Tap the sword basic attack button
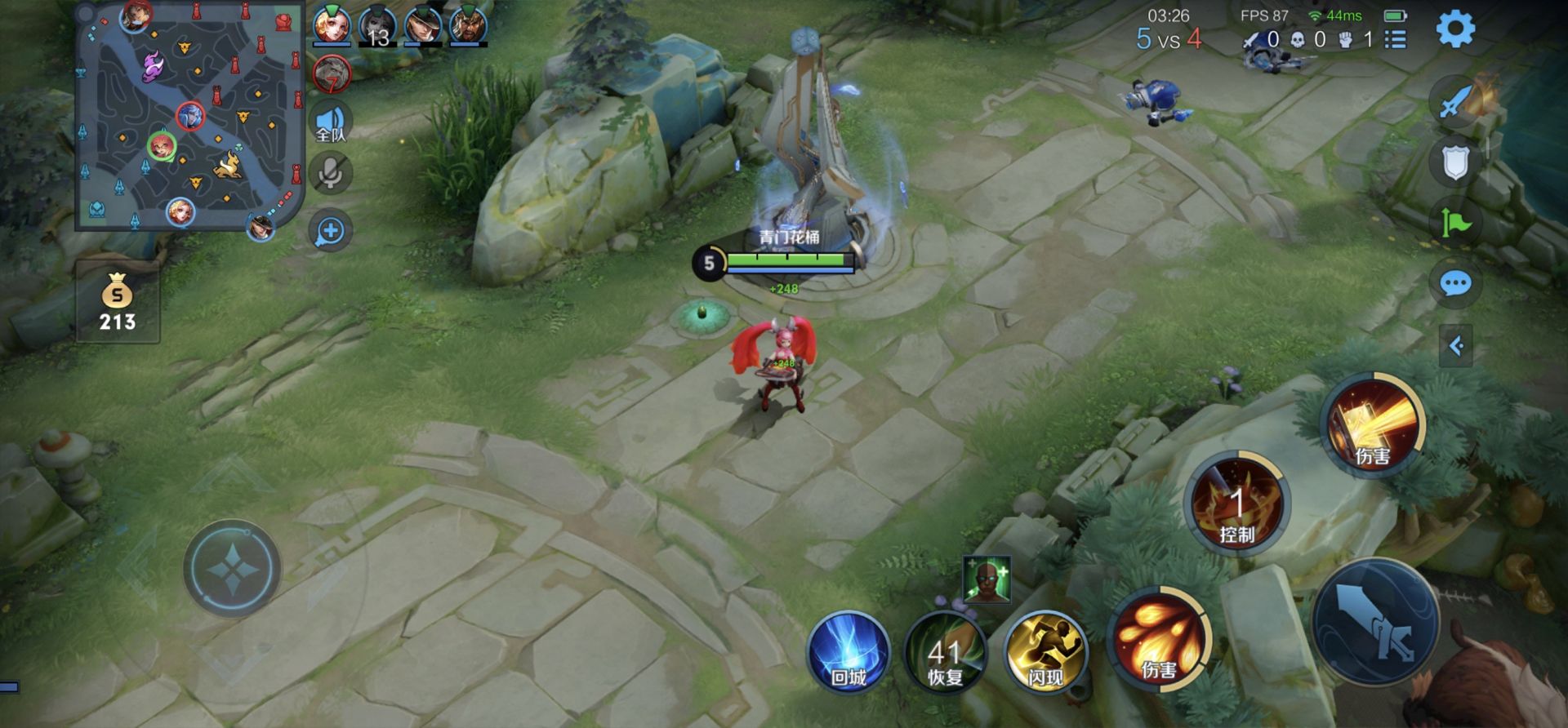The height and width of the screenshot is (728, 1568). (1376, 622)
